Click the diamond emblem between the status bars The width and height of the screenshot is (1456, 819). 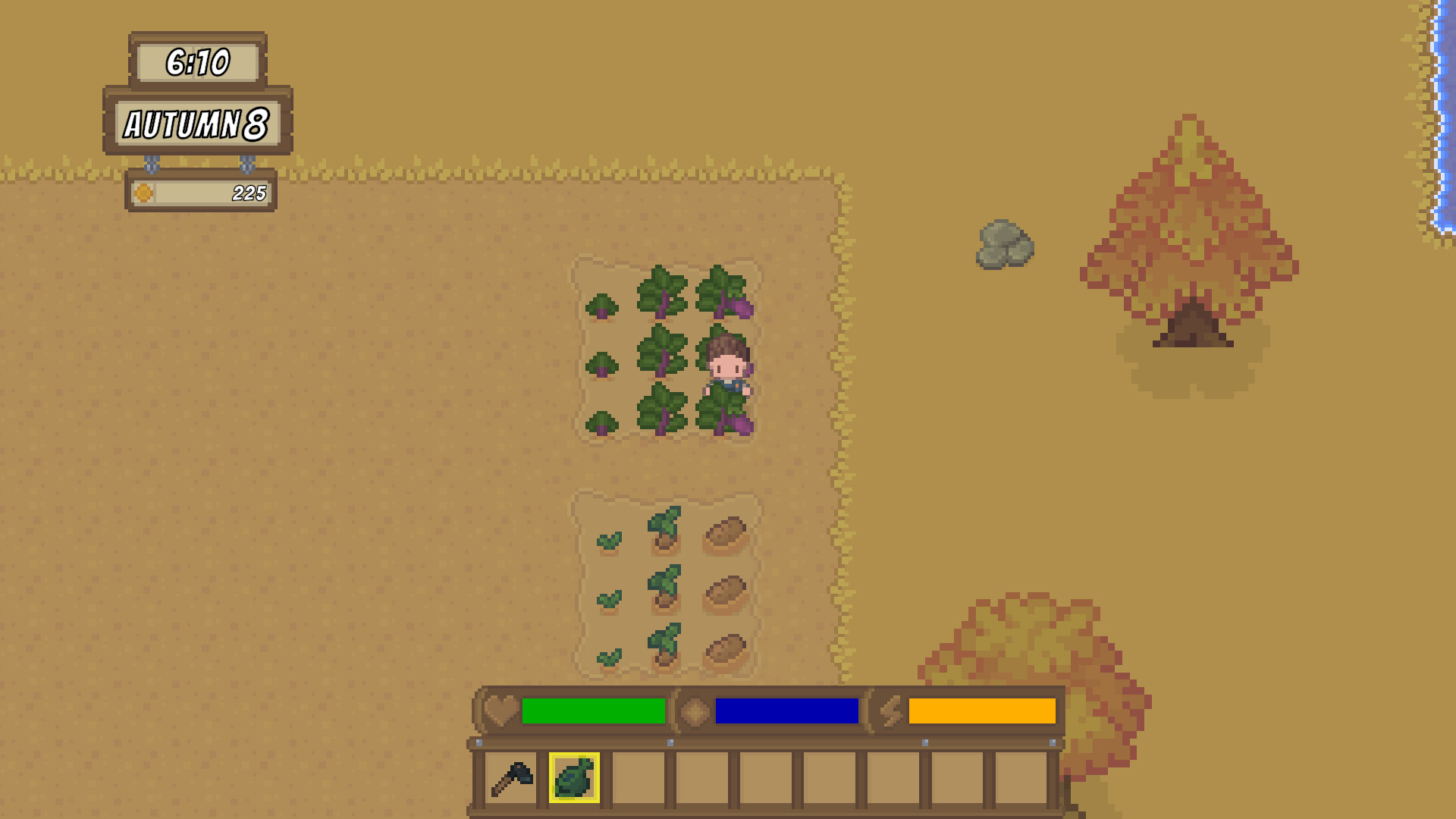(695, 711)
